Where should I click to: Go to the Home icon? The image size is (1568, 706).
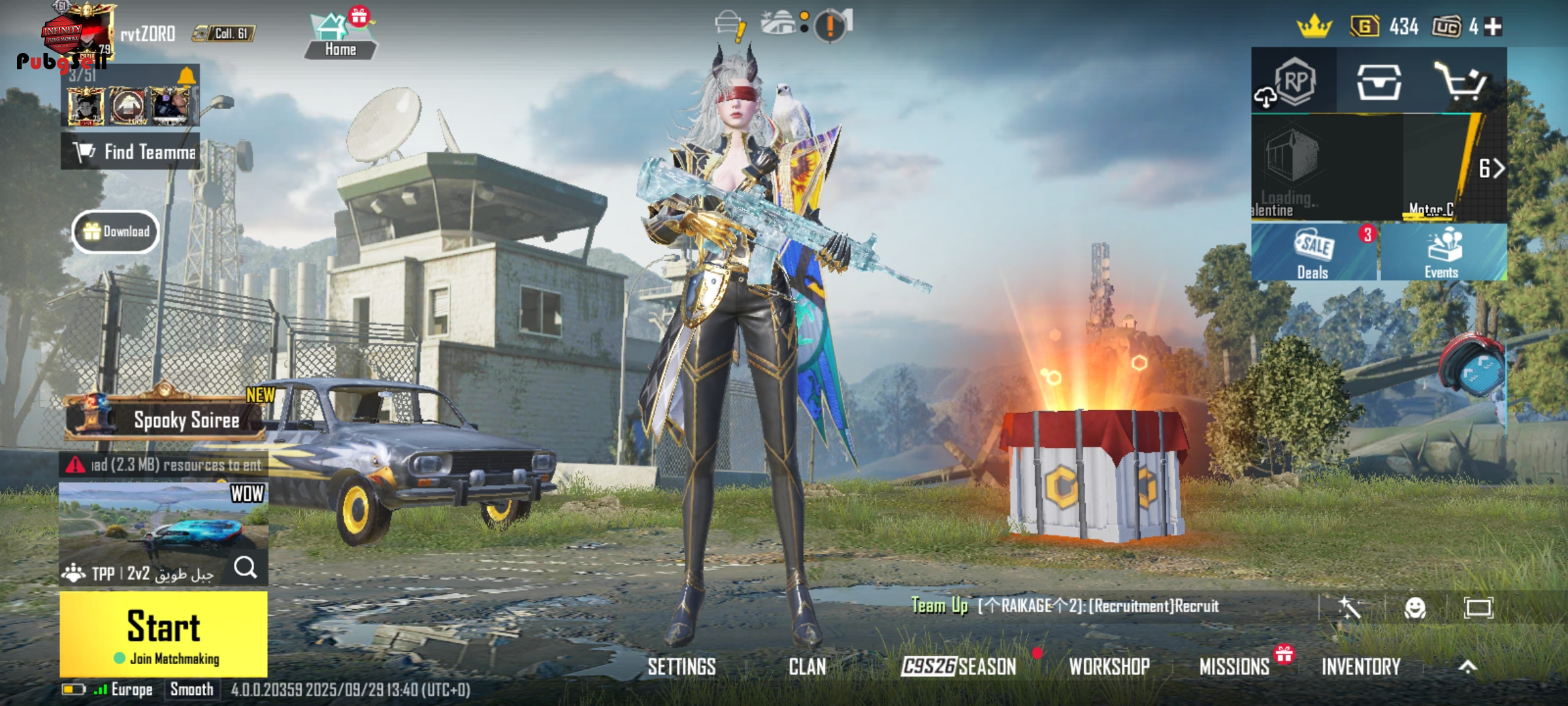point(340,36)
